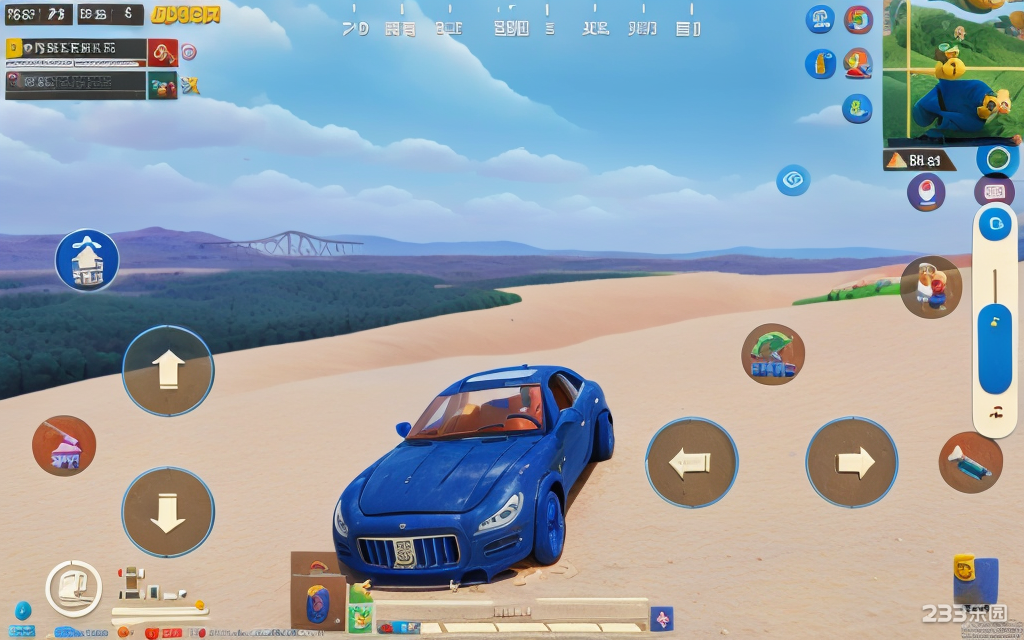The width and height of the screenshot is (1024, 640).
Task: Tap the blue house icon button
Action: [87, 260]
